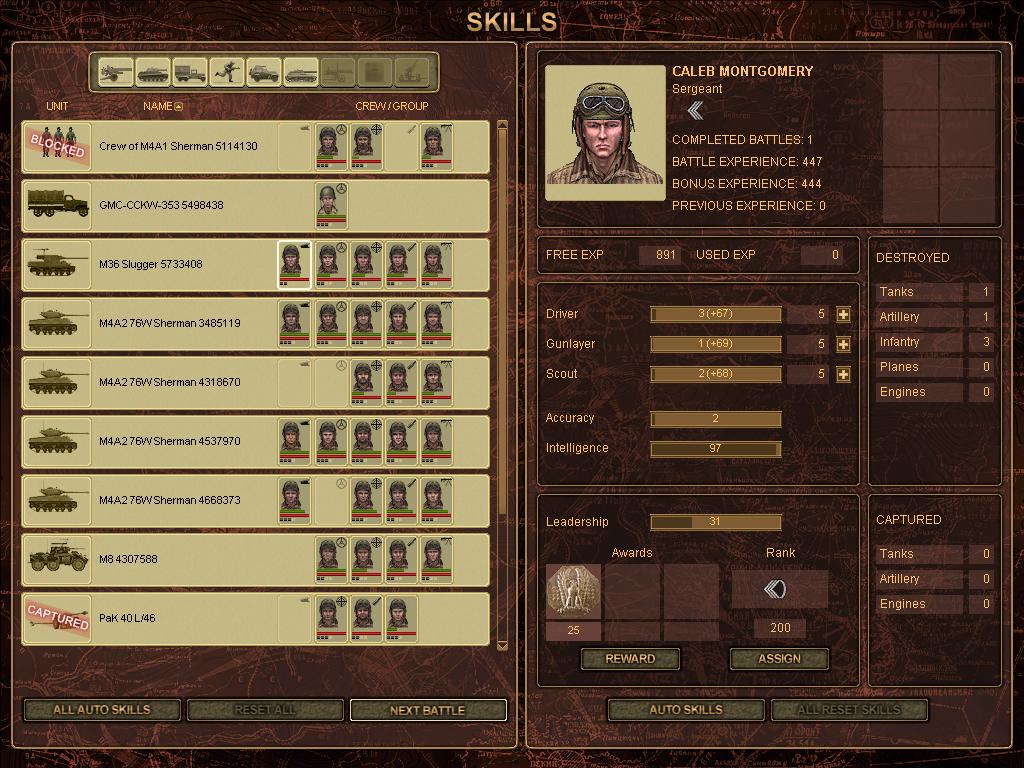This screenshot has width=1024, height=768.
Task: Increase the Driver skill with plus button
Action: pyautogui.click(x=843, y=315)
